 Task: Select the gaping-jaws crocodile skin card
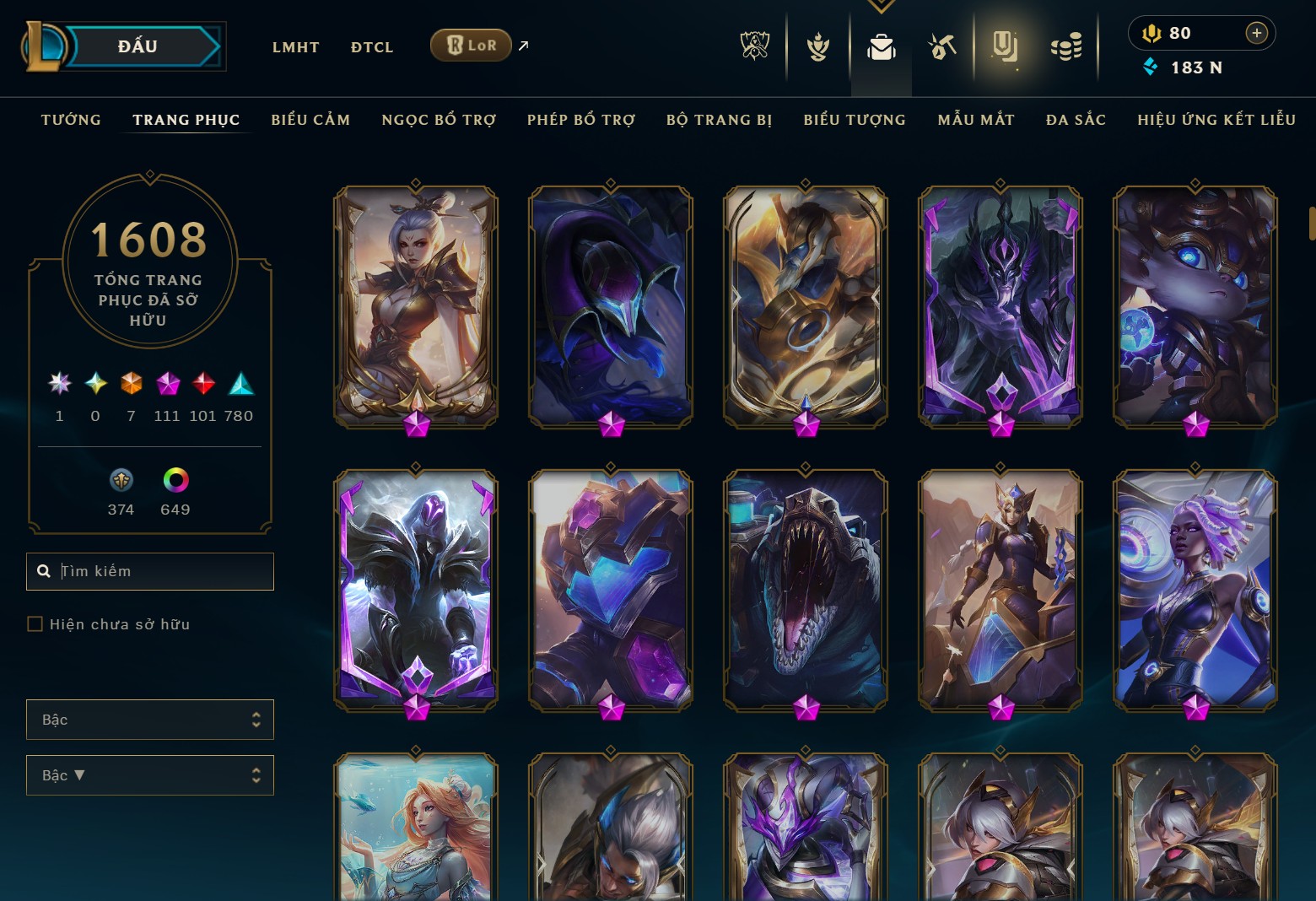click(805, 589)
